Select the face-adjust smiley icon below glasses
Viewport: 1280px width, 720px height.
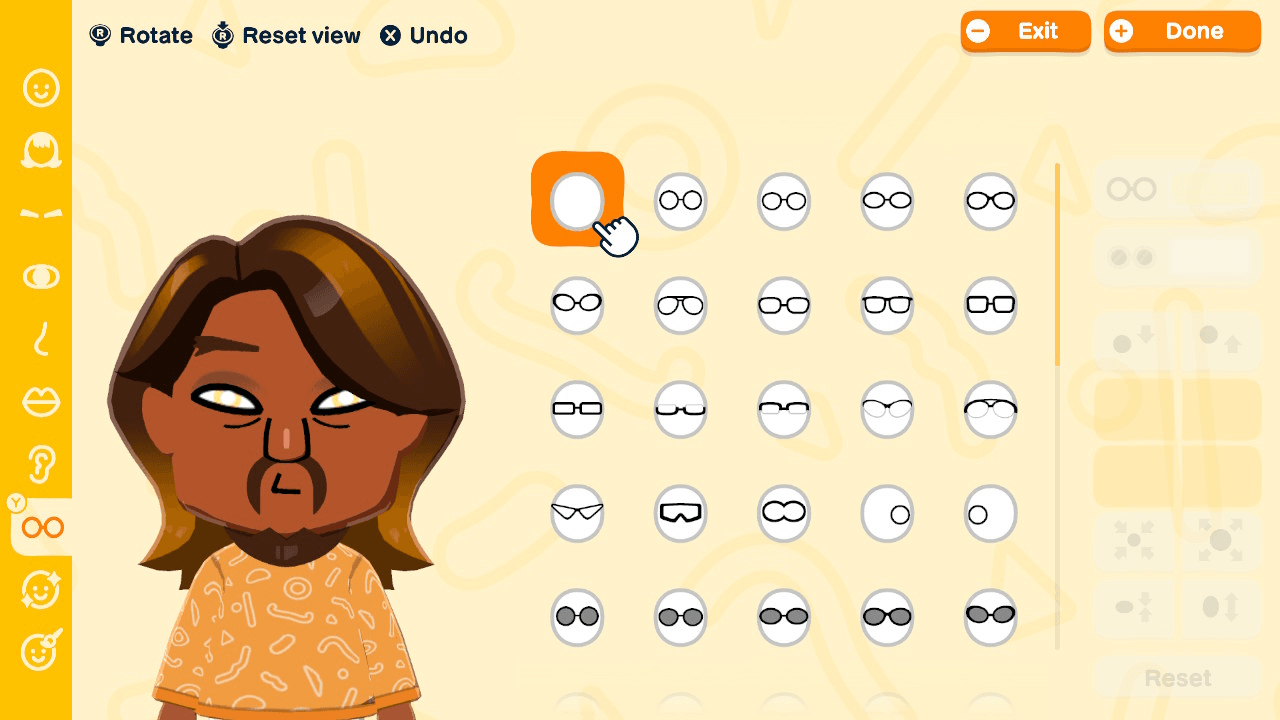click(40, 590)
